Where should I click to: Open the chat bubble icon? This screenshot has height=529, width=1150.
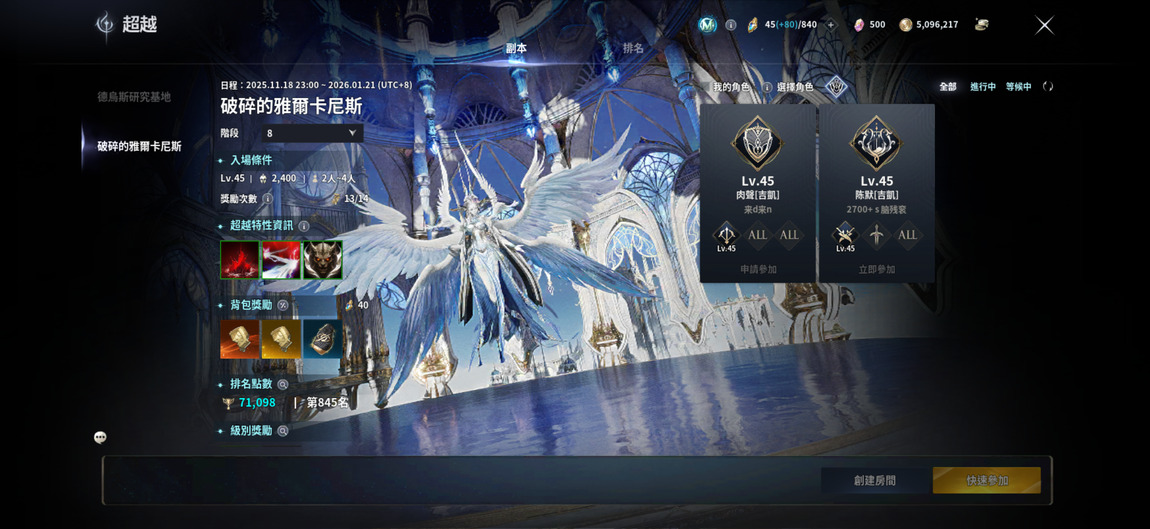pos(100,437)
